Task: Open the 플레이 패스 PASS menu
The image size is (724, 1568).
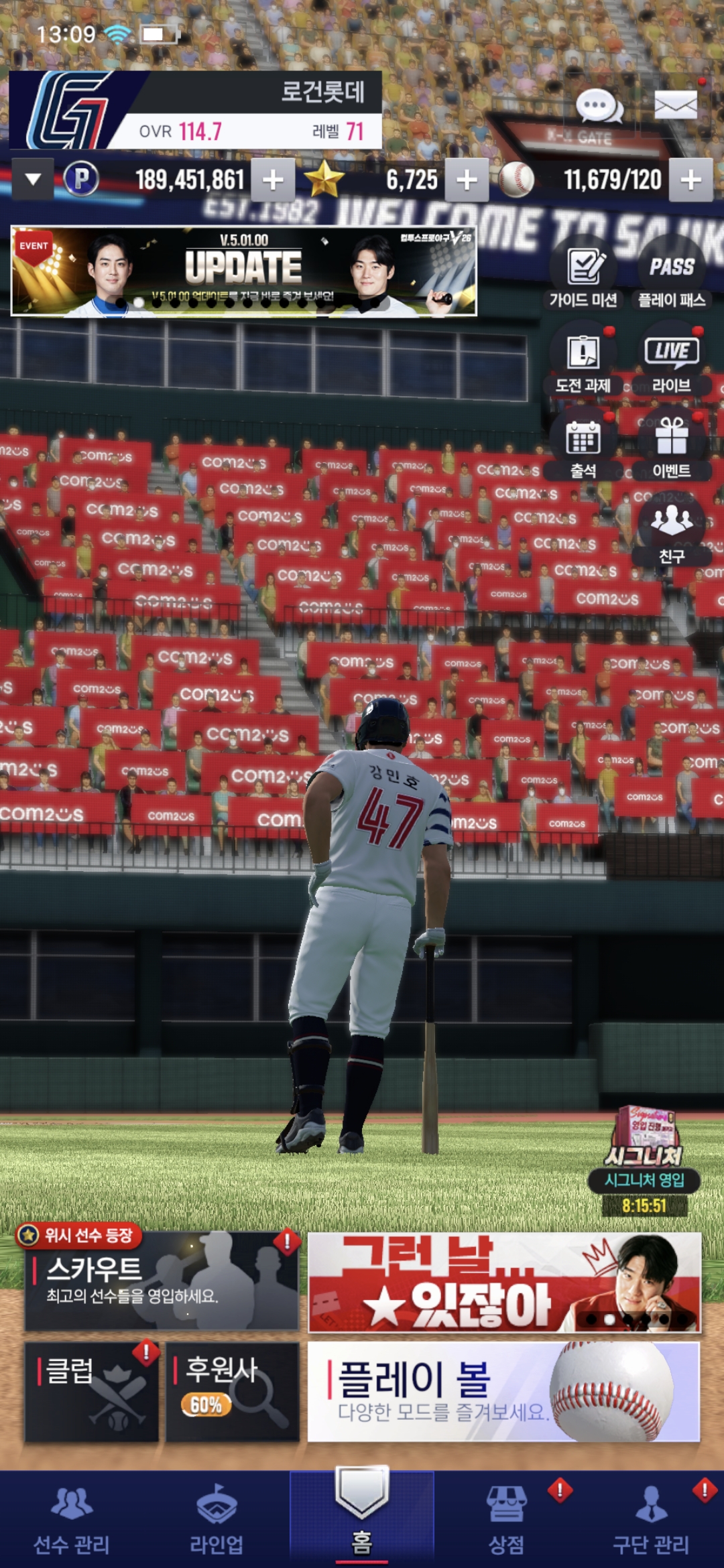Action: coord(672,276)
